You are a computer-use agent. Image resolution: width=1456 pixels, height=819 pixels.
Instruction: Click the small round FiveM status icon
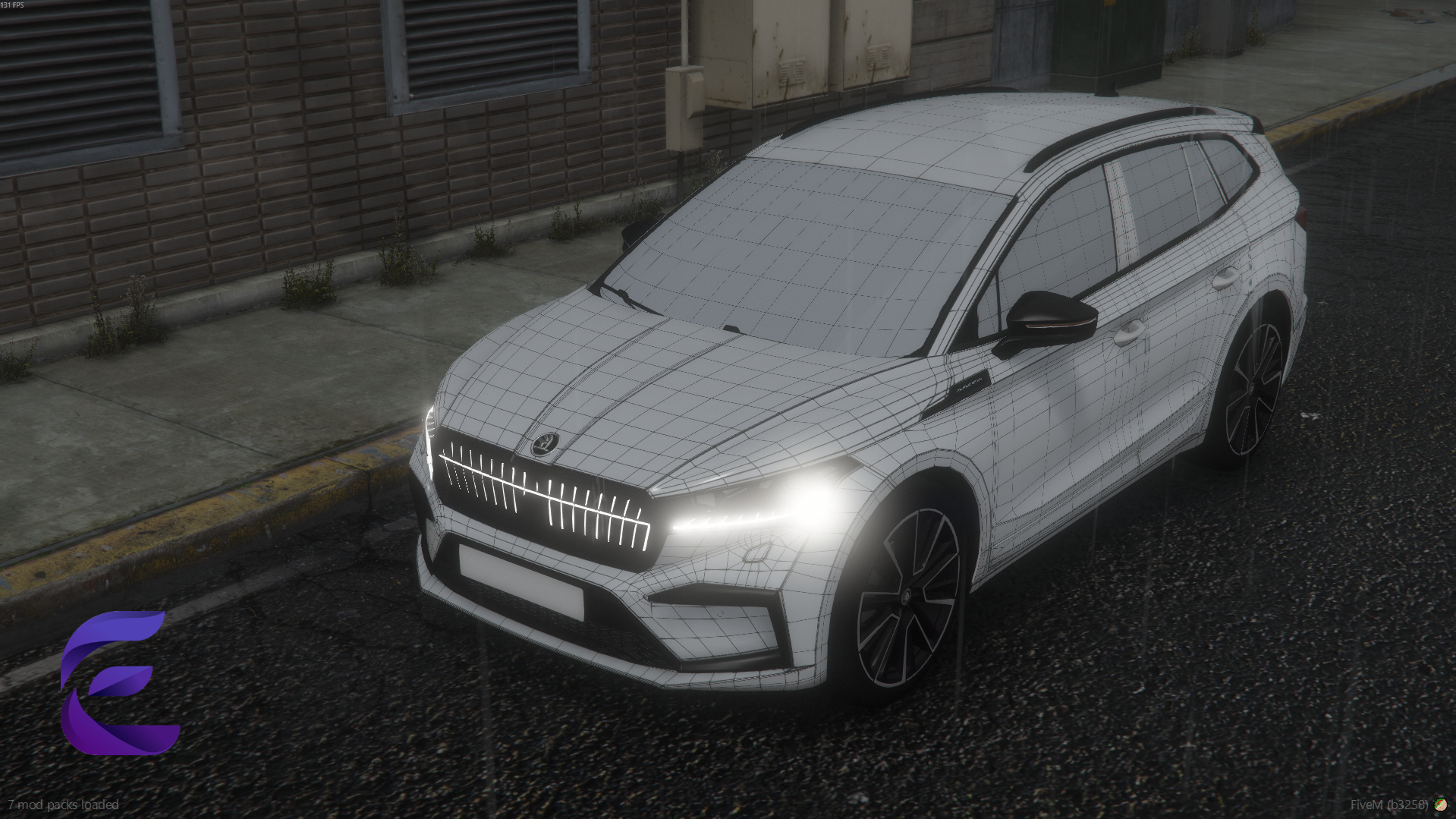pyautogui.click(x=1440, y=805)
